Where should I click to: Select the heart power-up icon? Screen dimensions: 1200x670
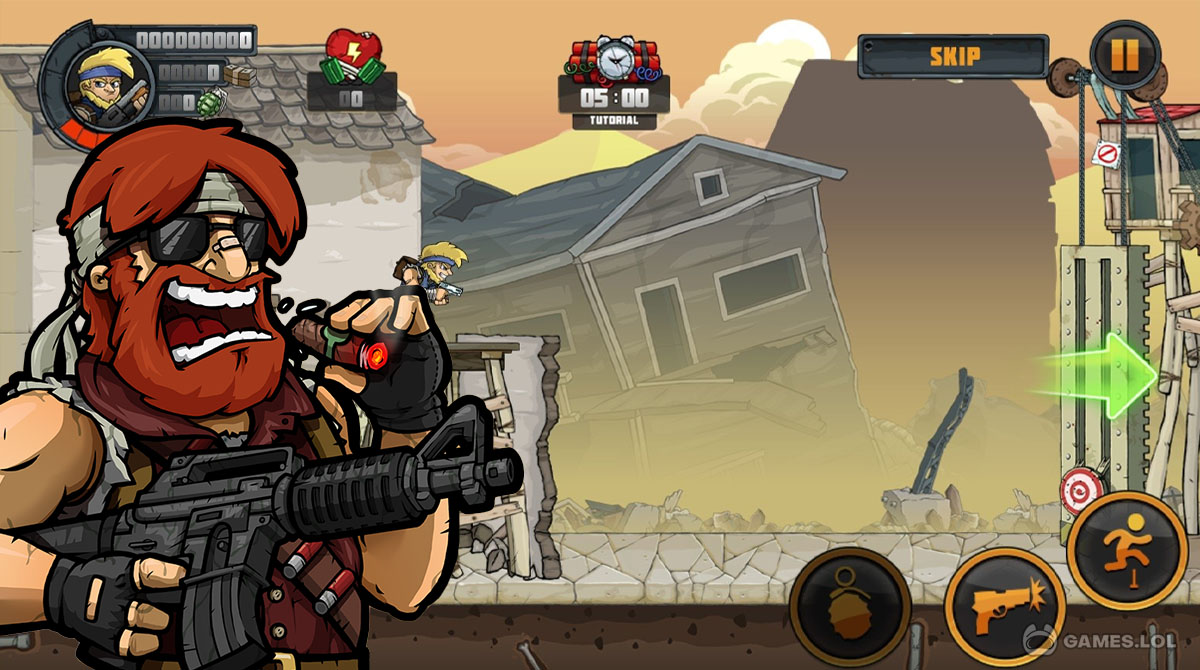click(353, 58)
